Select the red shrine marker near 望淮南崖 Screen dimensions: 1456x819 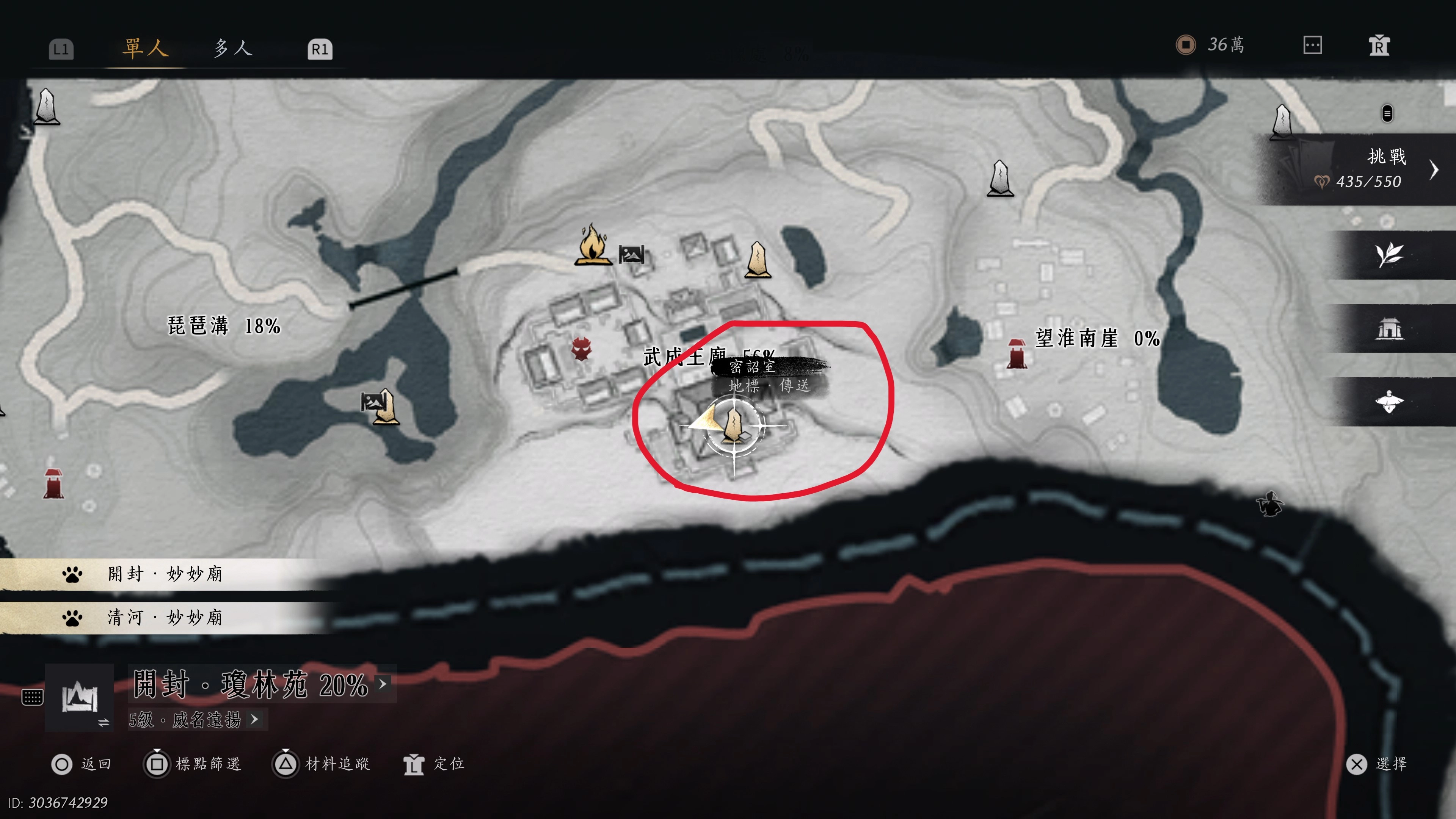click(x=1016, y=353)
